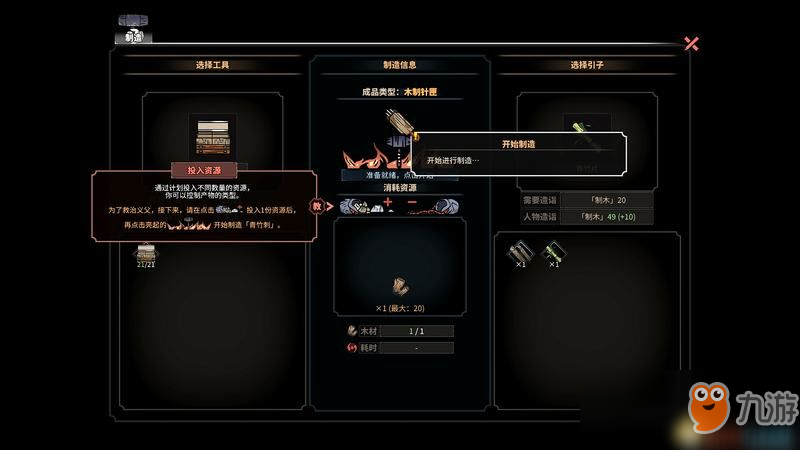800x450 pixels.
Task: Select the green bamboo primer in the list
Action: pos(551,253)
